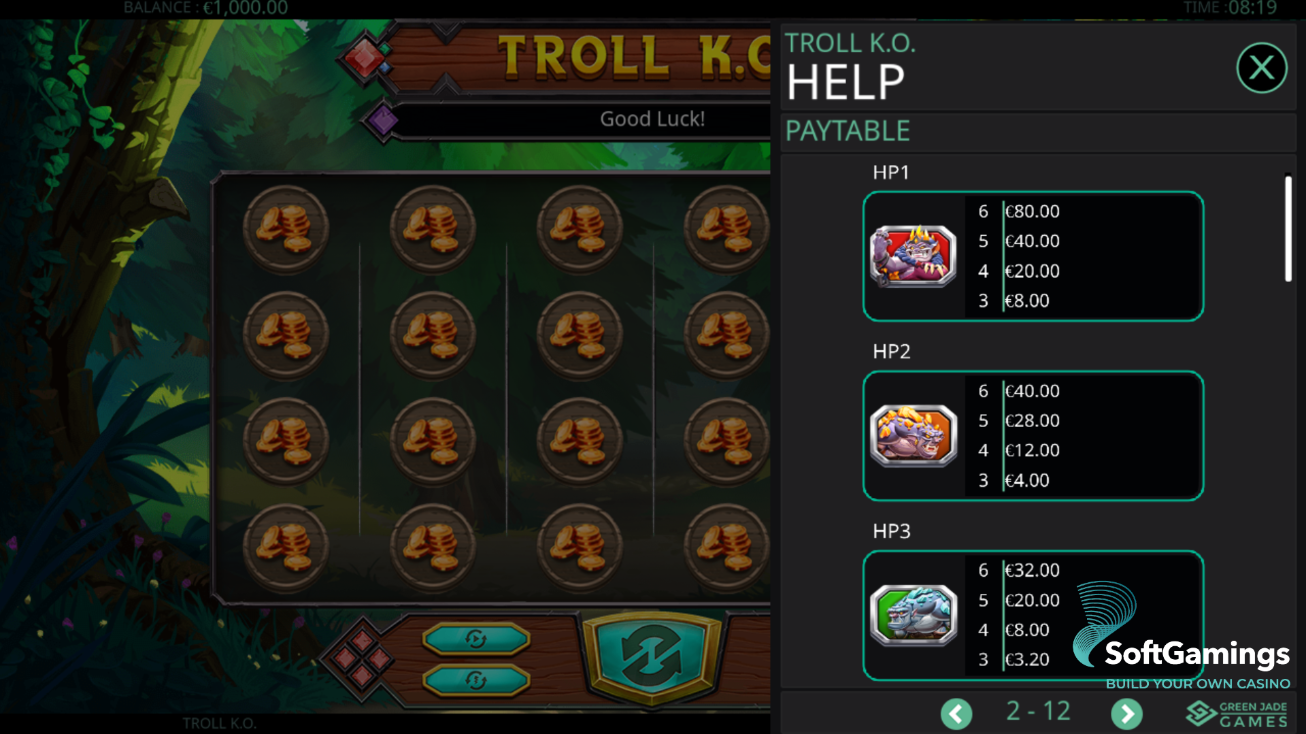
Task: Close the Help panel
Action: (x=1261, y=68)
